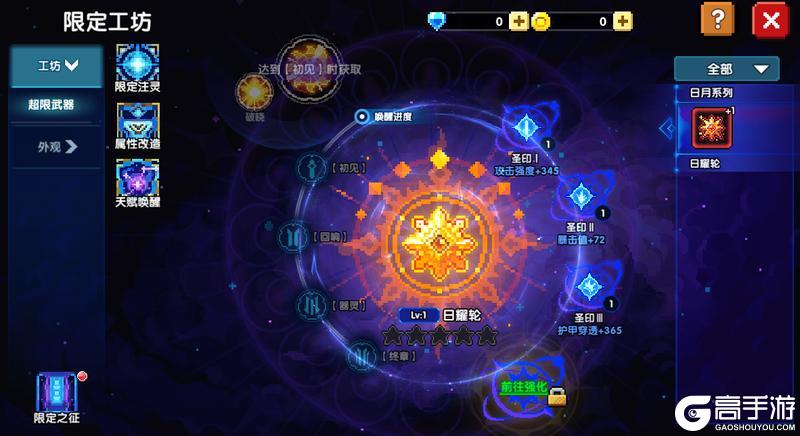Open the 外观 appearance tab
Screen dimensions: 800x436
coord(57,147)
